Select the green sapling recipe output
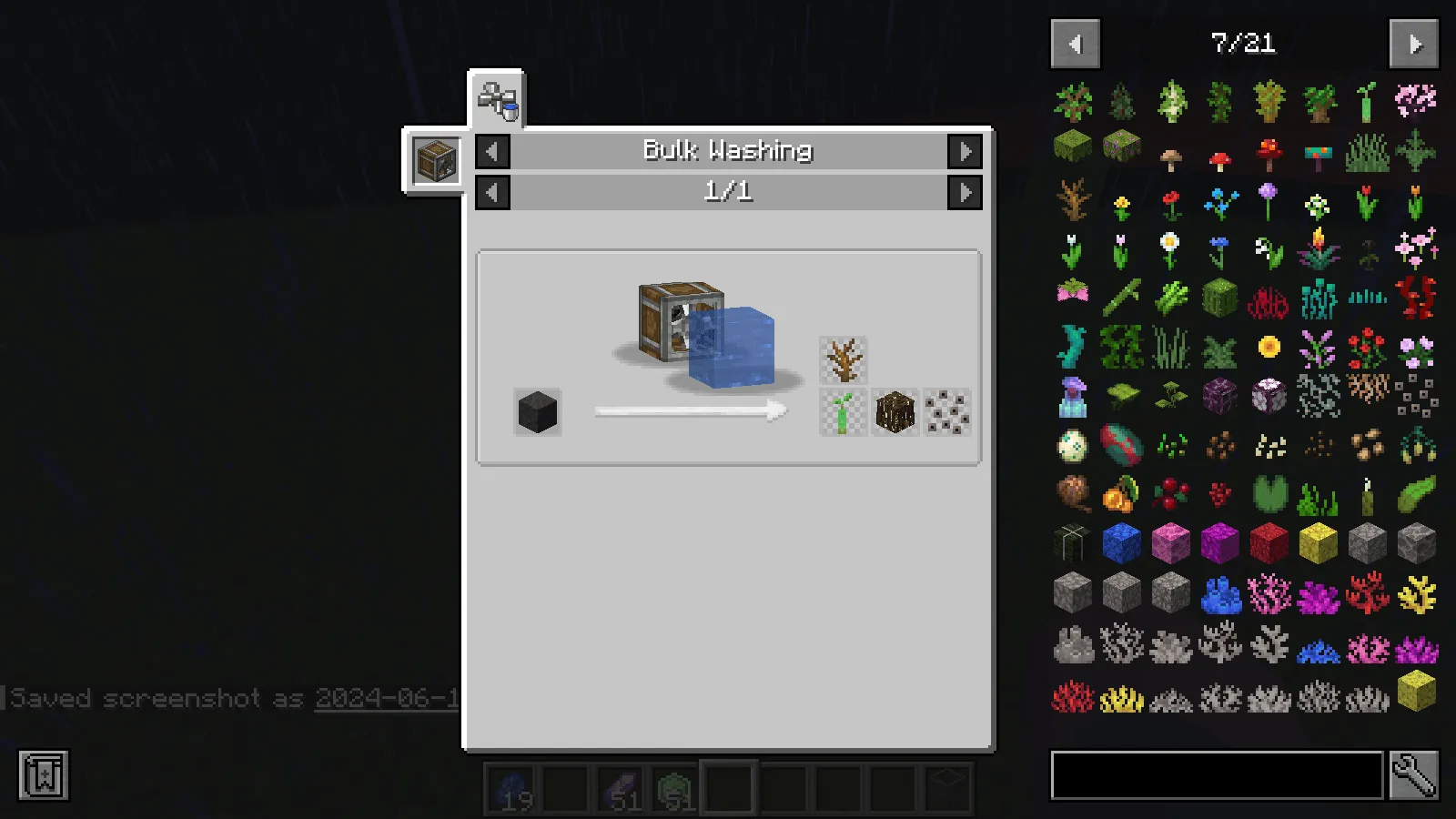This screenshot has width=1456, height=819. tap(842, 410)
